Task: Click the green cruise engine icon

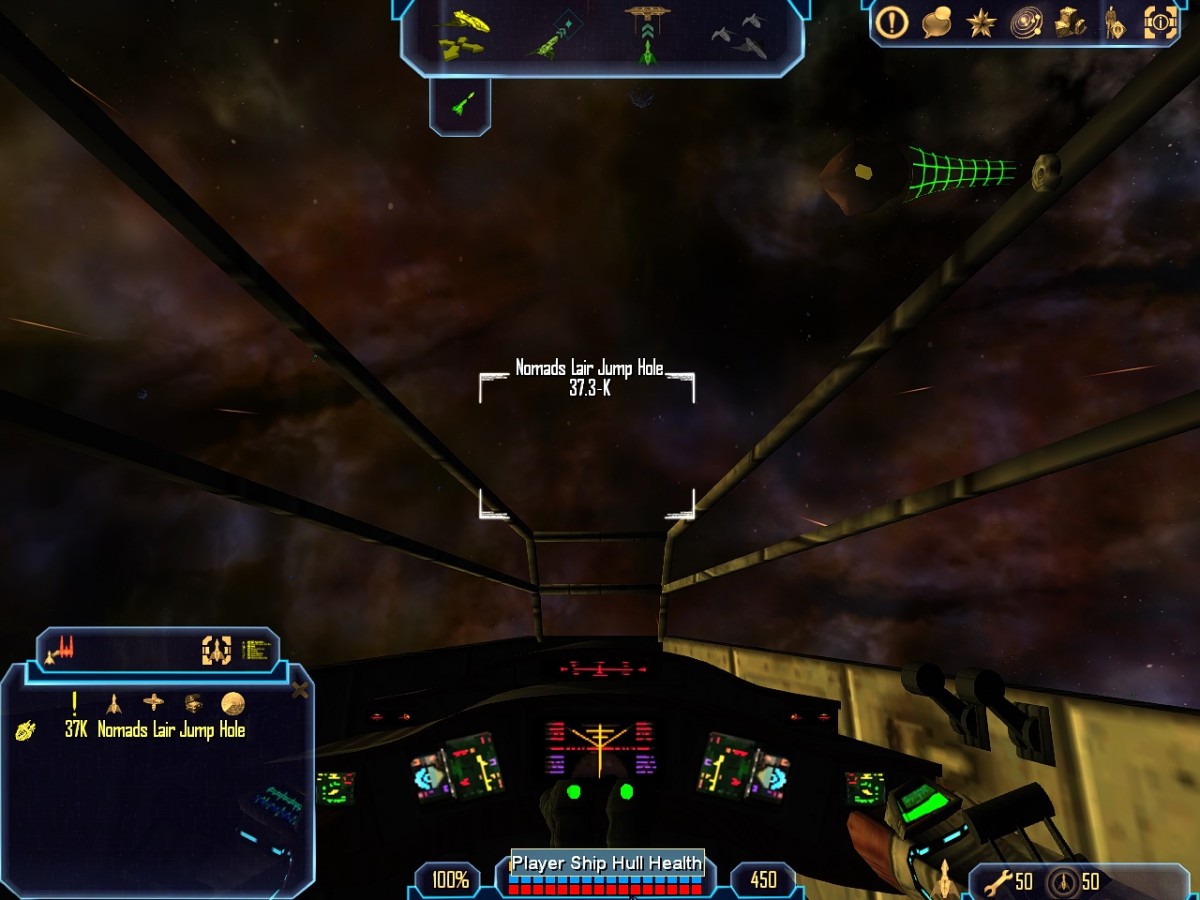Action: coord(461,102)
